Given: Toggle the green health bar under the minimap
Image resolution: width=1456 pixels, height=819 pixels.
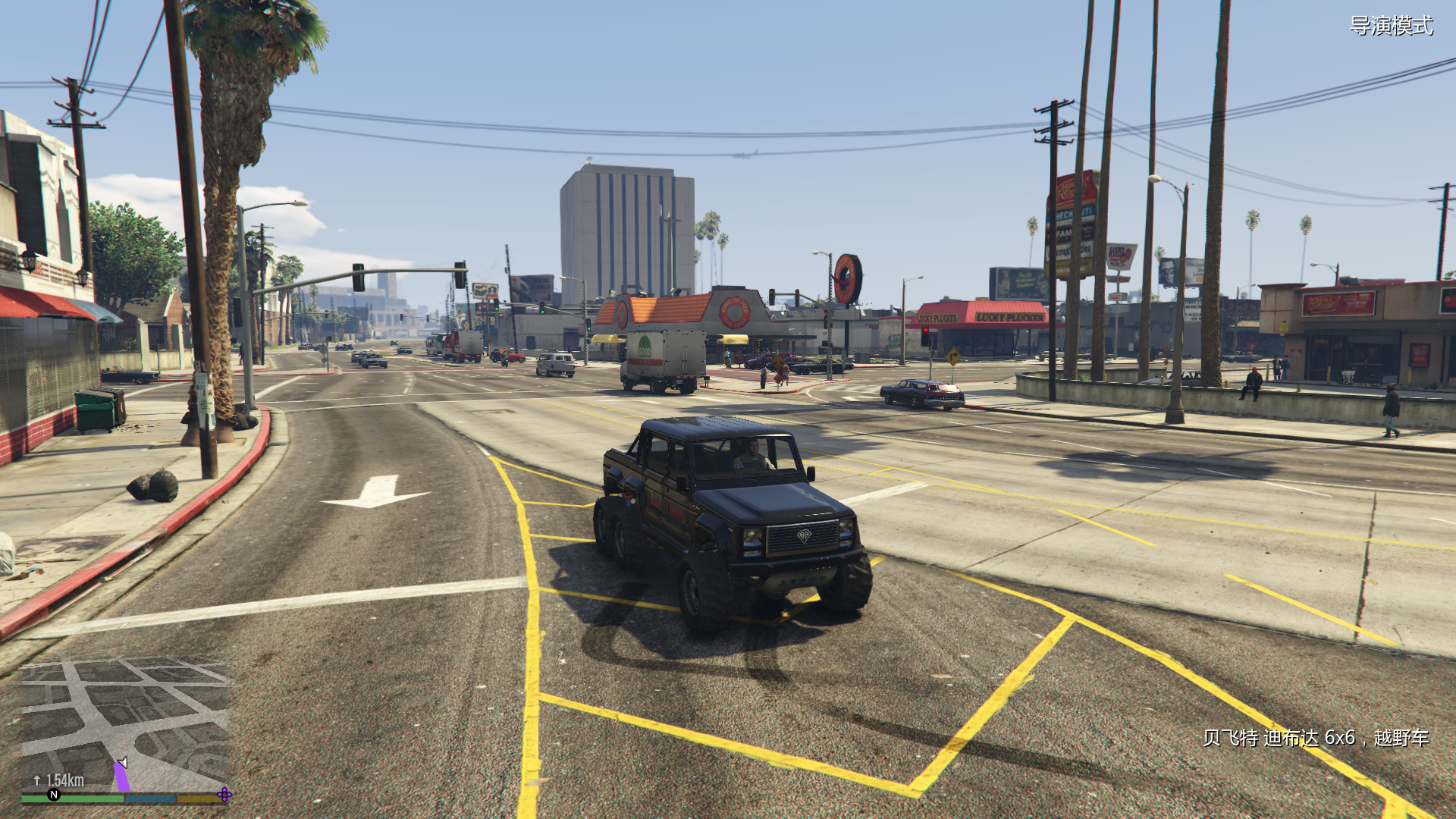Looking at the screenshot, I should click(x=72, y=799).
